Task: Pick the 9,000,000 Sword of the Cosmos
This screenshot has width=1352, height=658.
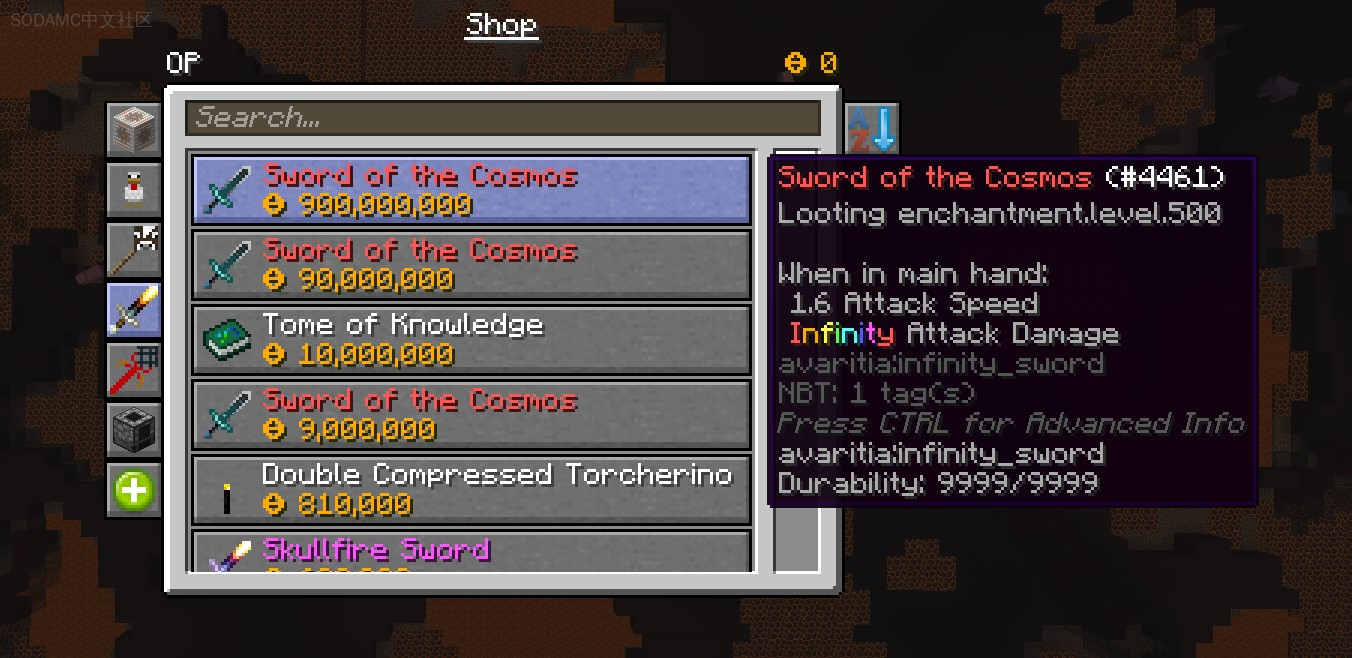Action: pos(471,415)
